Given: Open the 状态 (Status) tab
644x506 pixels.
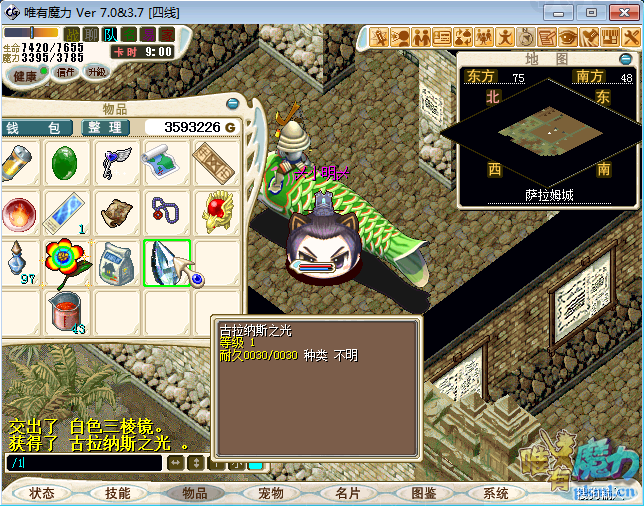Looking at the screenshot, I should tap(42, 493).
